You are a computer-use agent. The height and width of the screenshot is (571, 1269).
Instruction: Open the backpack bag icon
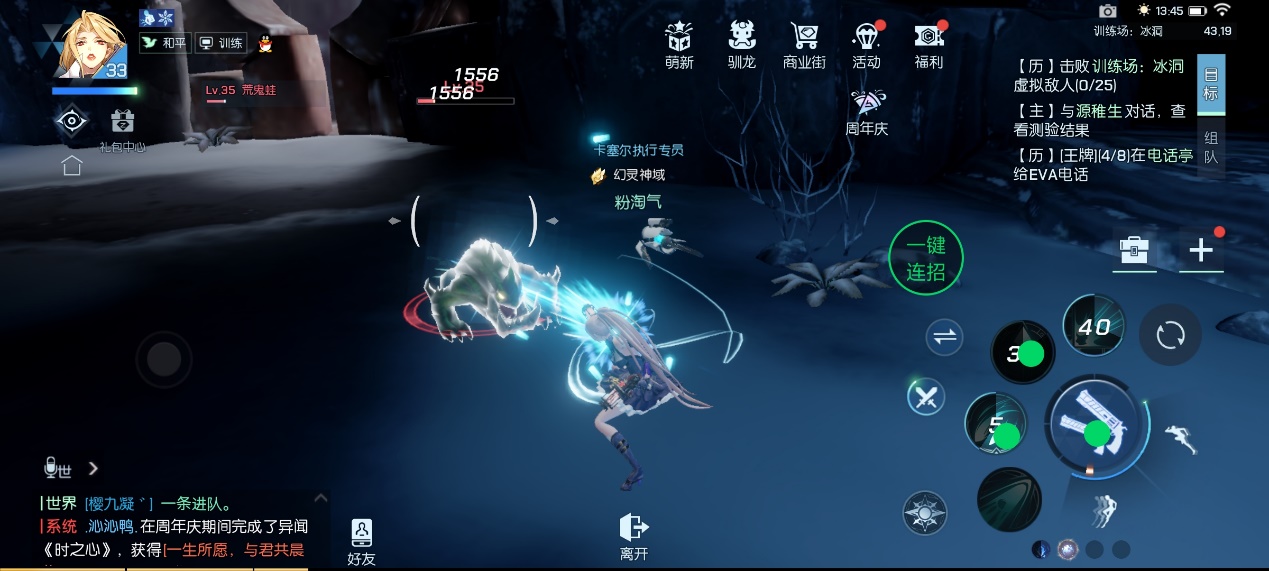1135,249
